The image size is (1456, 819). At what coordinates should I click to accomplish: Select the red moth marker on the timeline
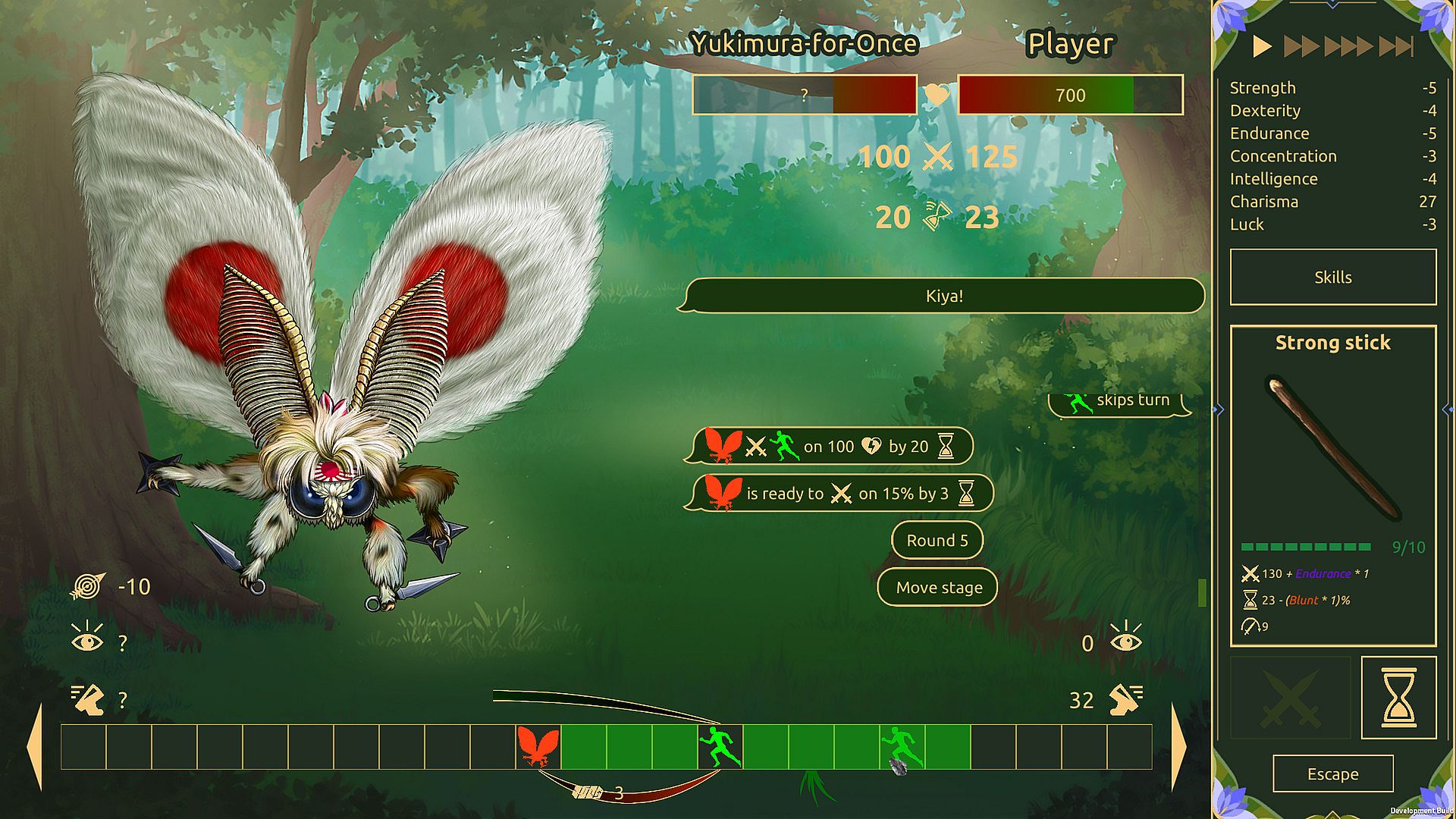[x=538, y=747]
